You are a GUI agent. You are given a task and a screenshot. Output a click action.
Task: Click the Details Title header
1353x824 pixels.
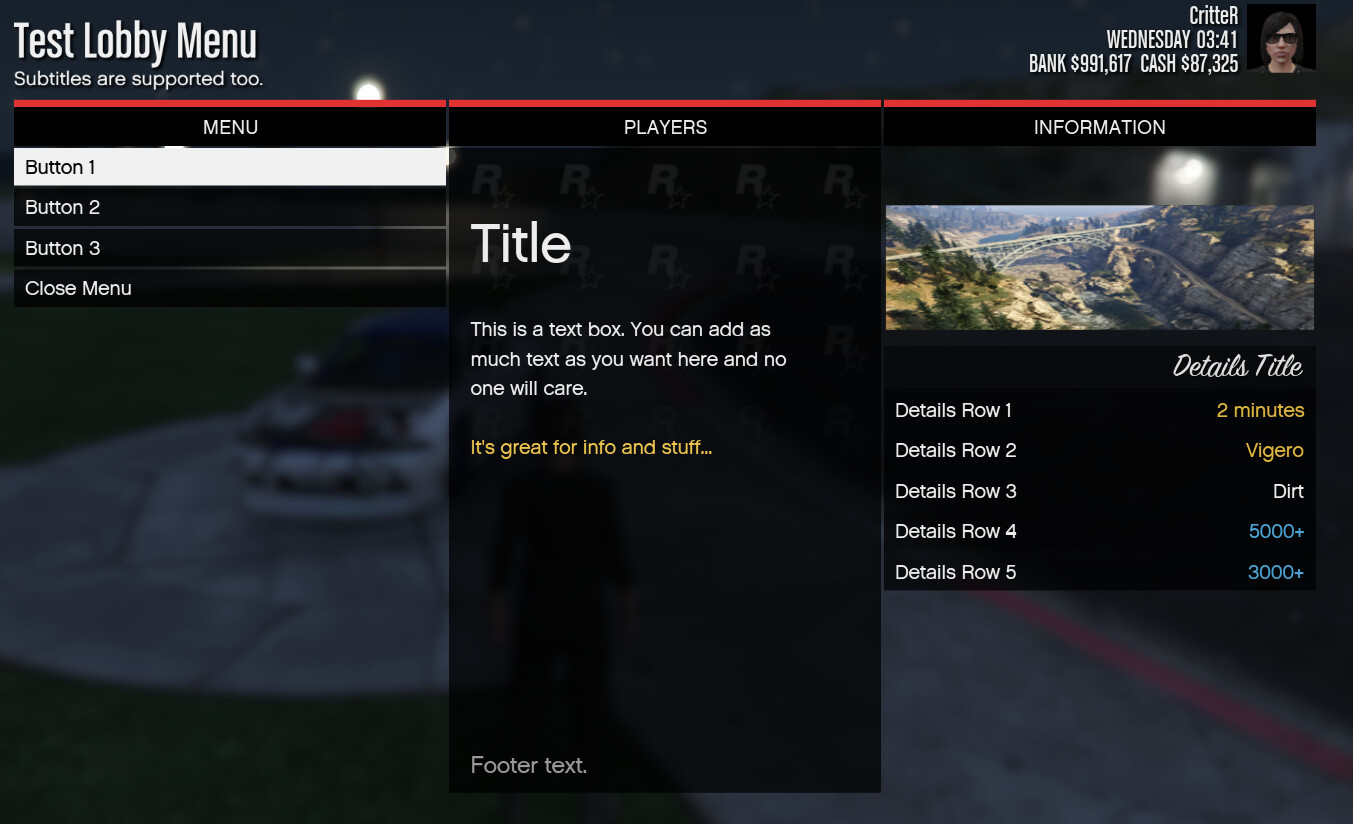[1240, 366]
